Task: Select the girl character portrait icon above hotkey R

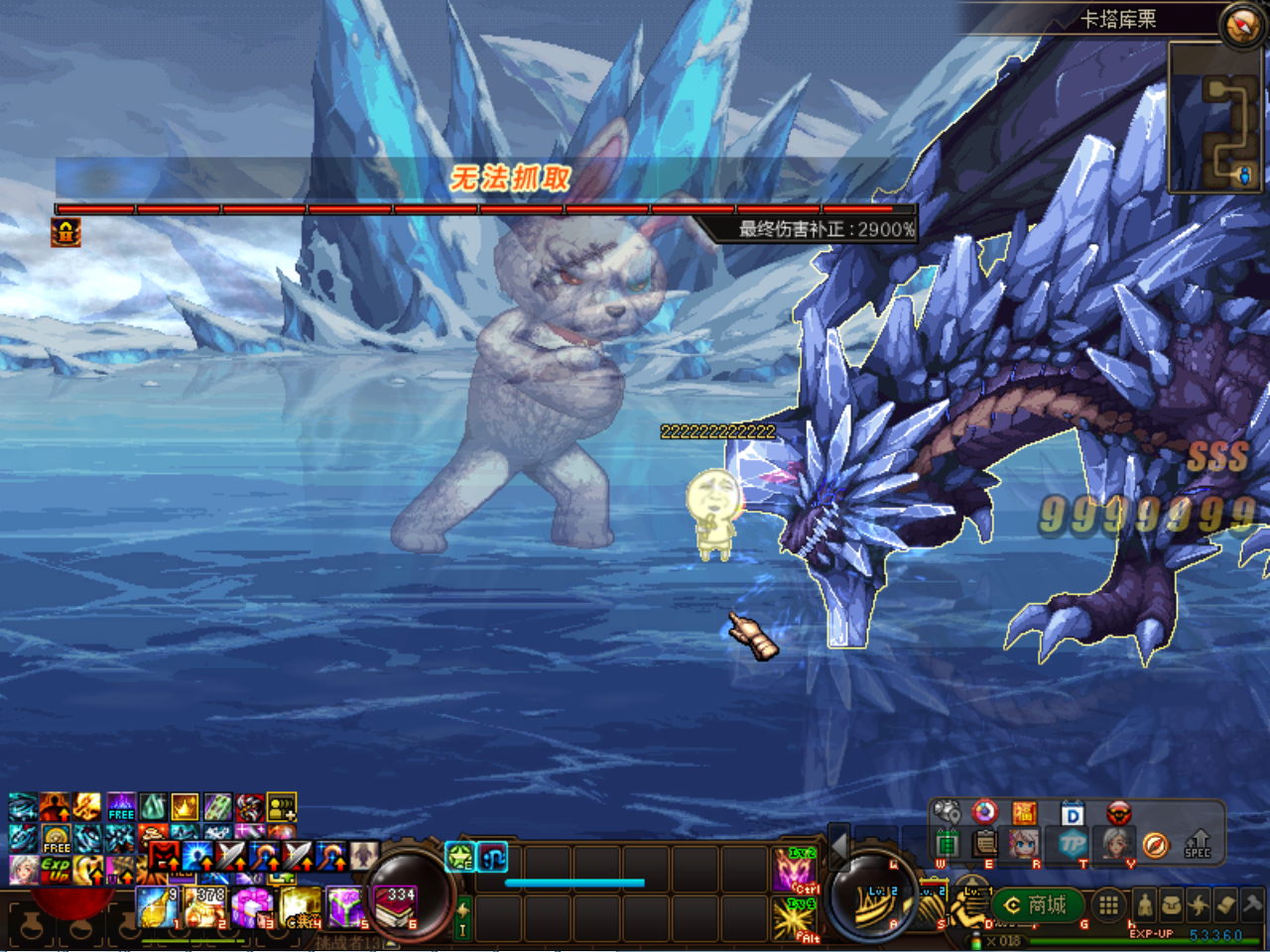Action: tap(1023, 843)
